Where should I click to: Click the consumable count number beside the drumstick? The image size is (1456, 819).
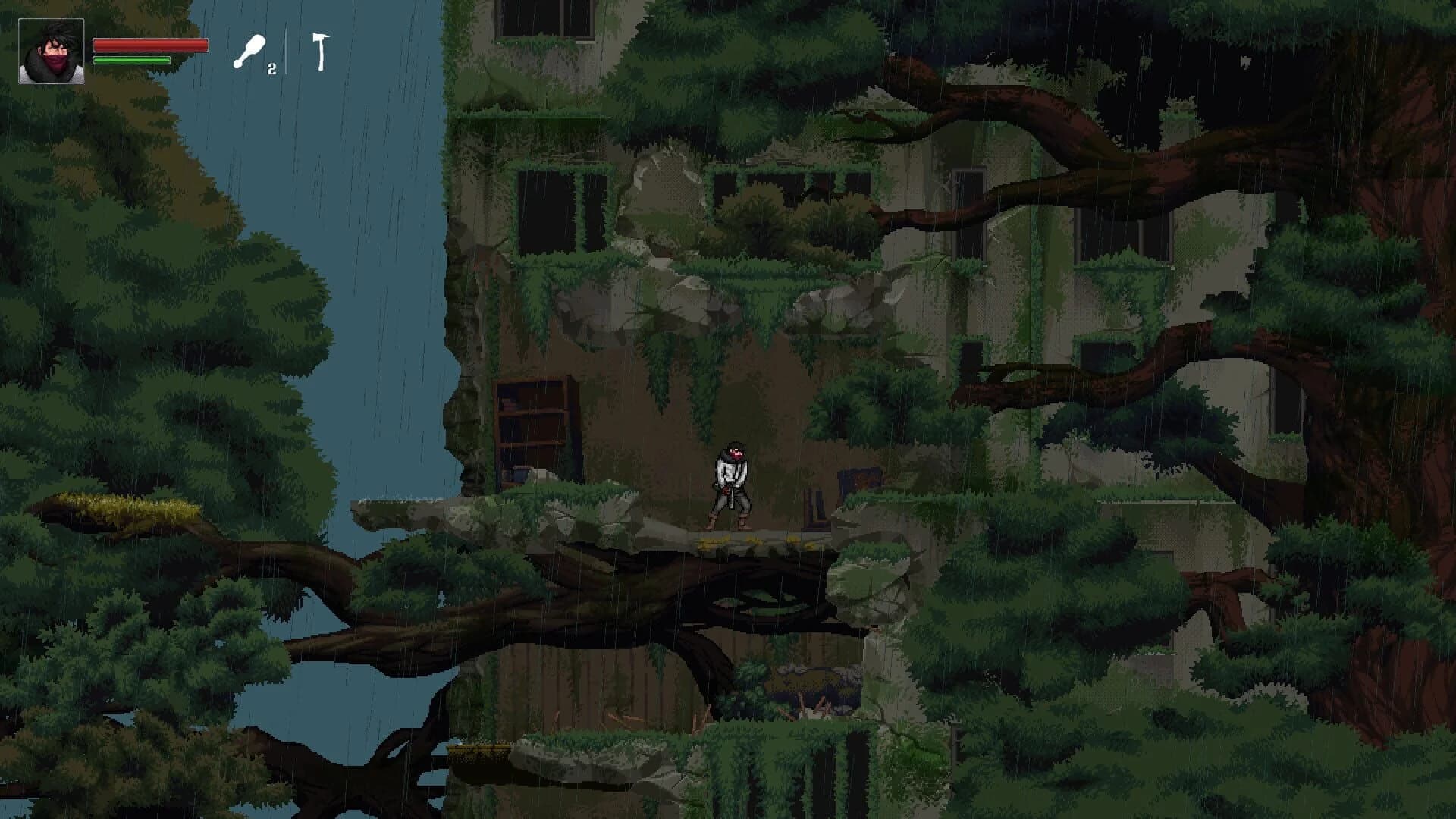tap(271, 70)
